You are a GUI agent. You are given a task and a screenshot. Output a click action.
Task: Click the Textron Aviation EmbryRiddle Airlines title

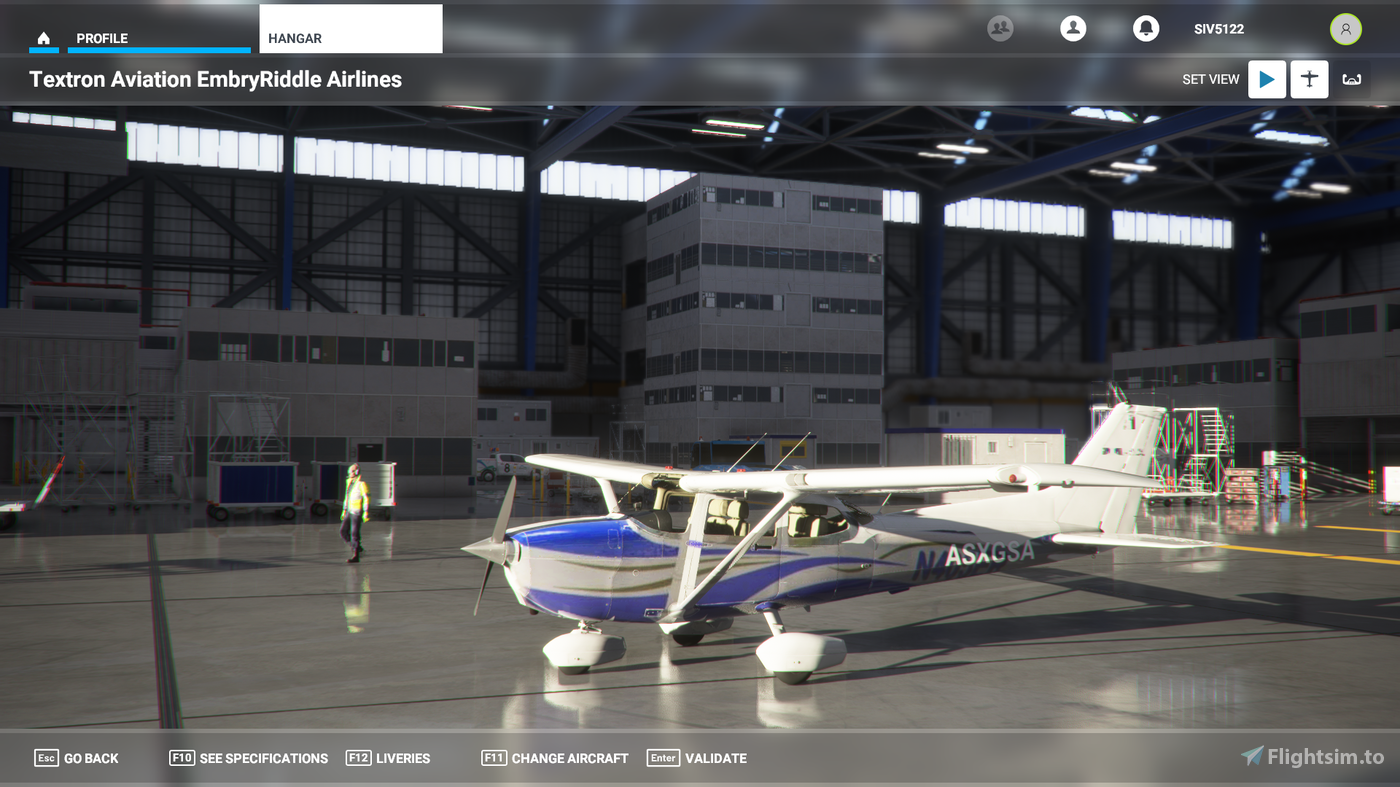(217, 79)
